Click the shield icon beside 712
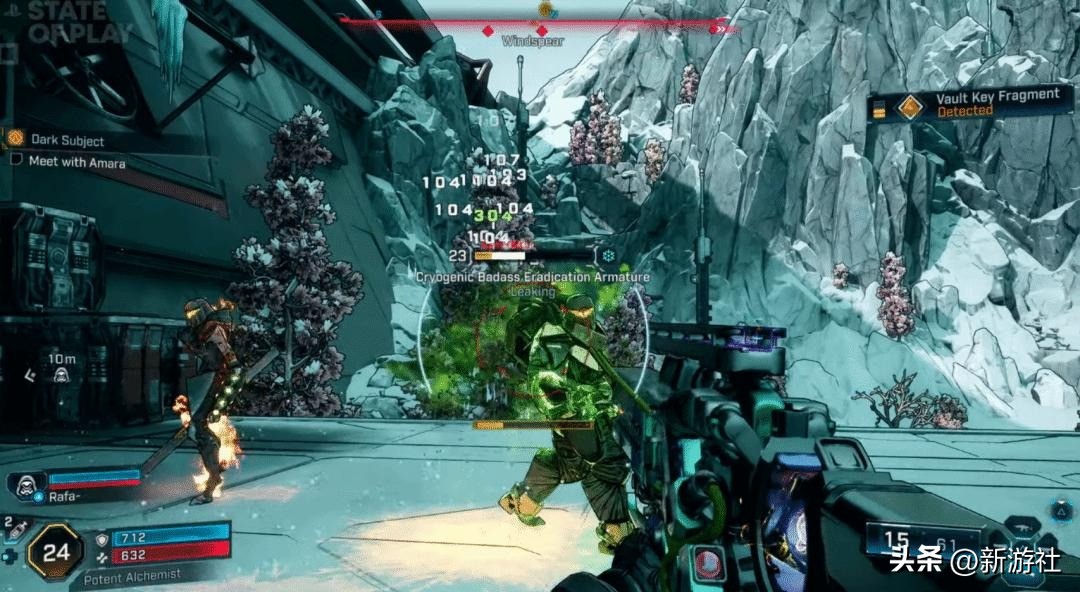The width and height of the screenshot is (1080, 592). [103, 538]
